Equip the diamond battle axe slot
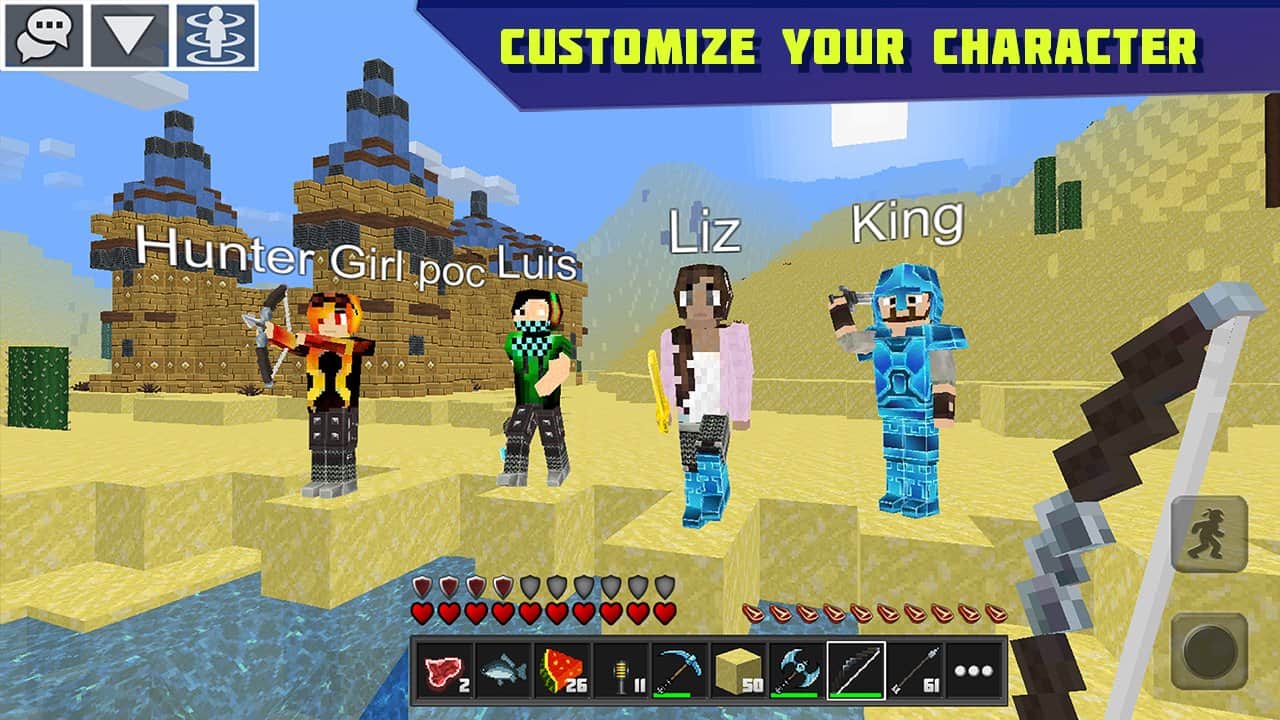 tap(797, 671)
